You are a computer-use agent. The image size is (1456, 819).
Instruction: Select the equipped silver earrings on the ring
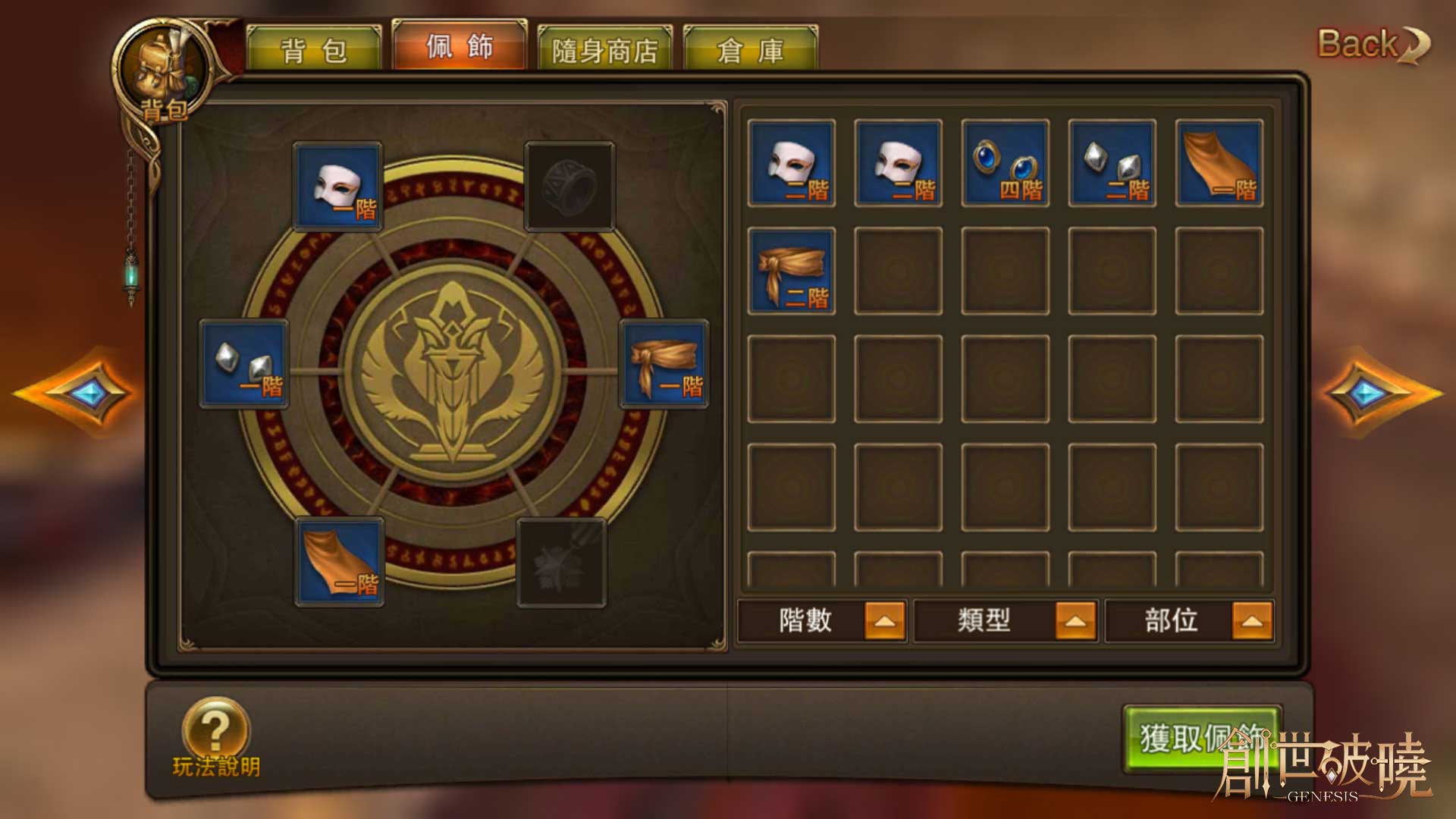click(244, 365)
